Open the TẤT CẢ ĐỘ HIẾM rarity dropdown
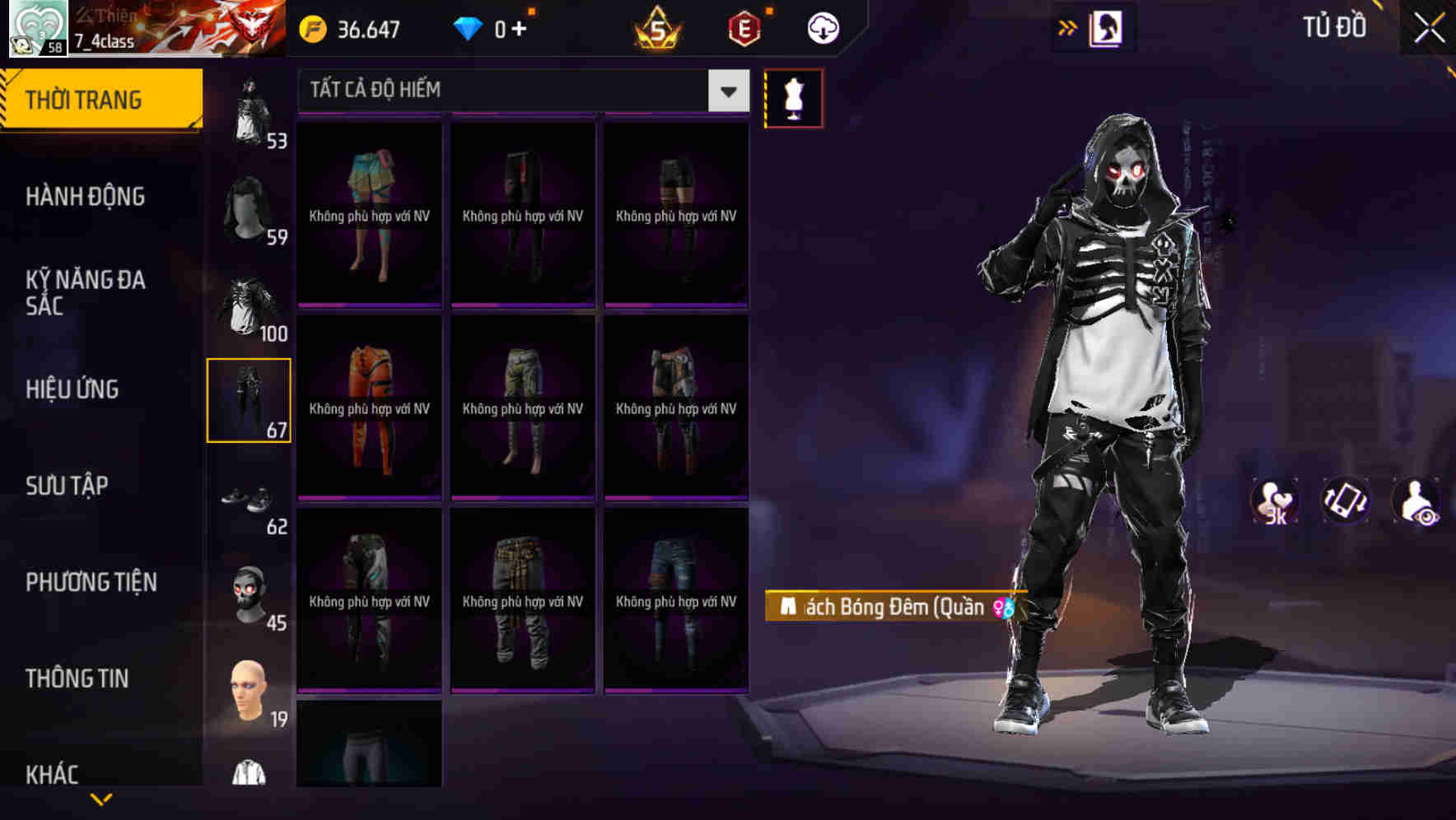This screenshot has width=1456, height=820. (511, 90)
